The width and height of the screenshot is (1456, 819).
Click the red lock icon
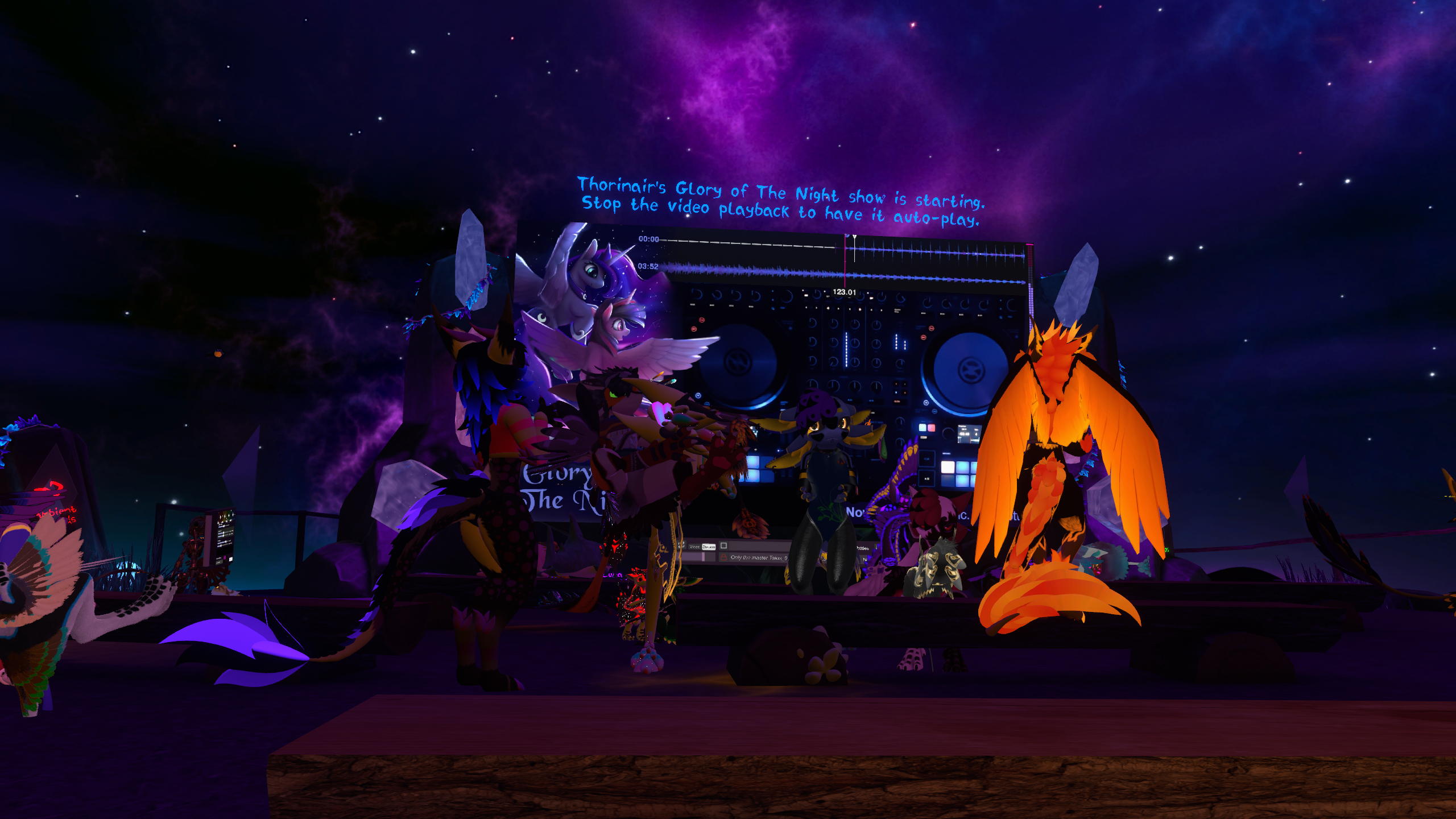coord(723,558)
